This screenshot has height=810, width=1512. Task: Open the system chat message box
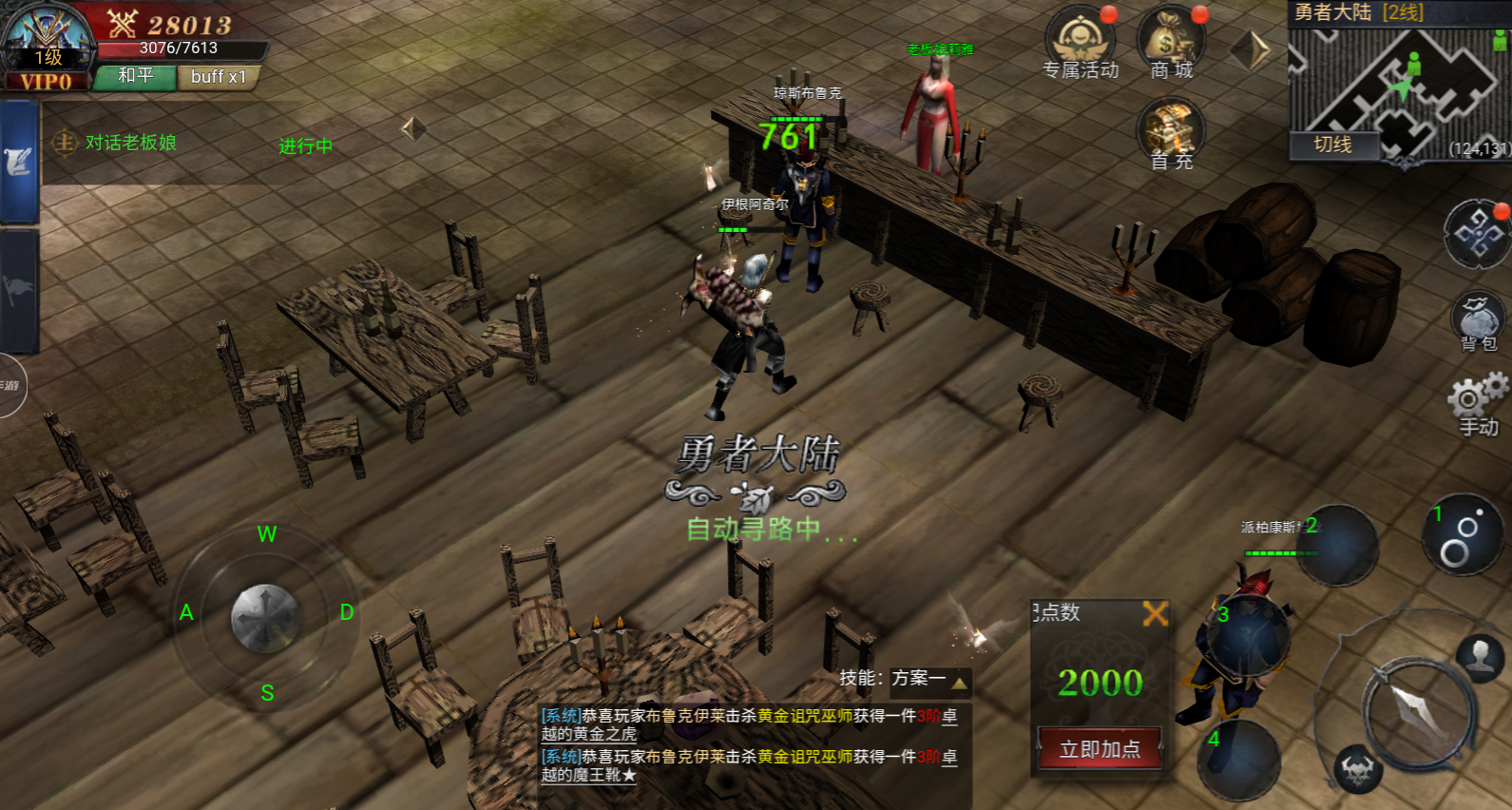point(749,744)
